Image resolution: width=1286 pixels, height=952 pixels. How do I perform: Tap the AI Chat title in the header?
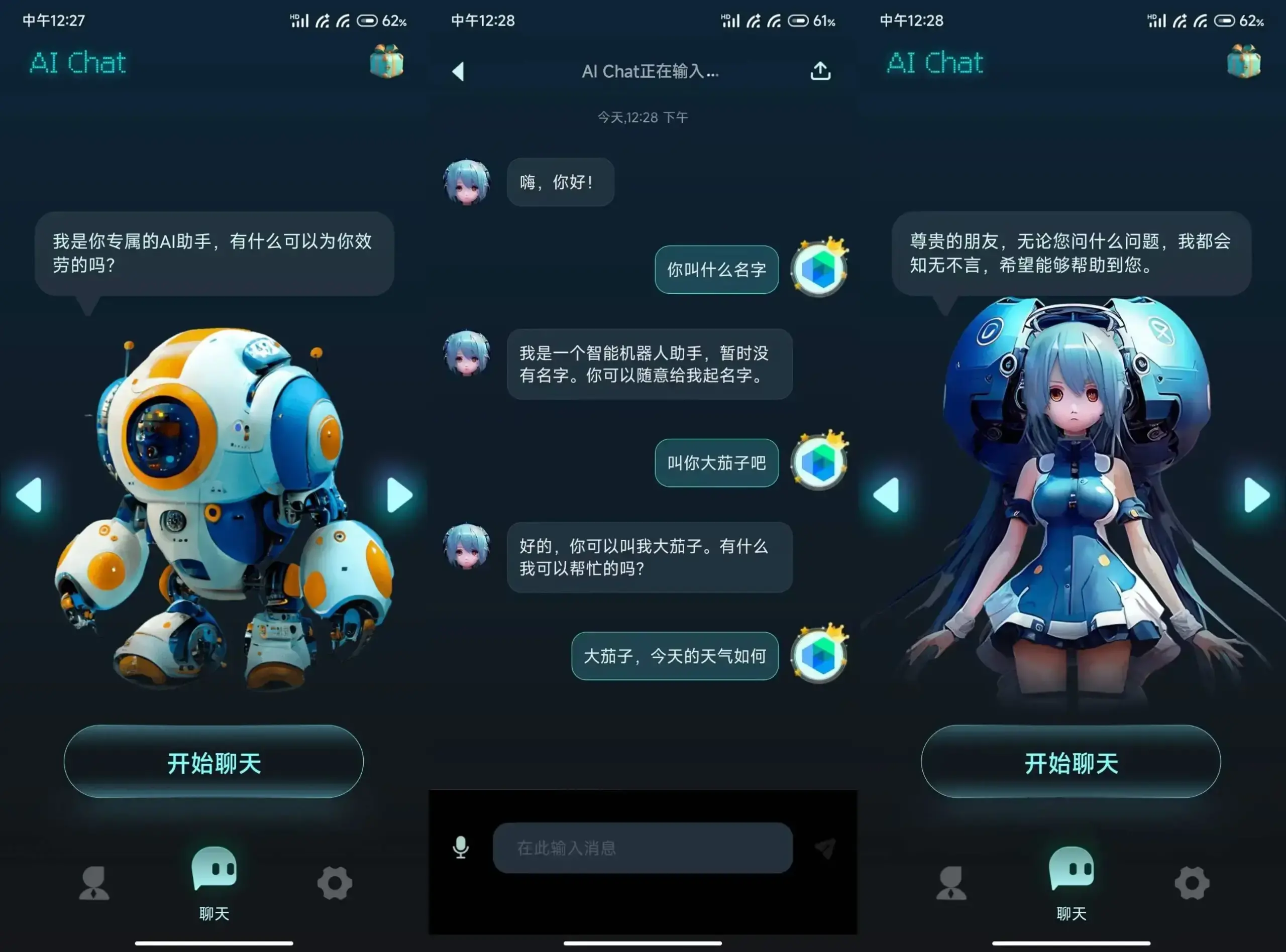click(x=78, y=62)
